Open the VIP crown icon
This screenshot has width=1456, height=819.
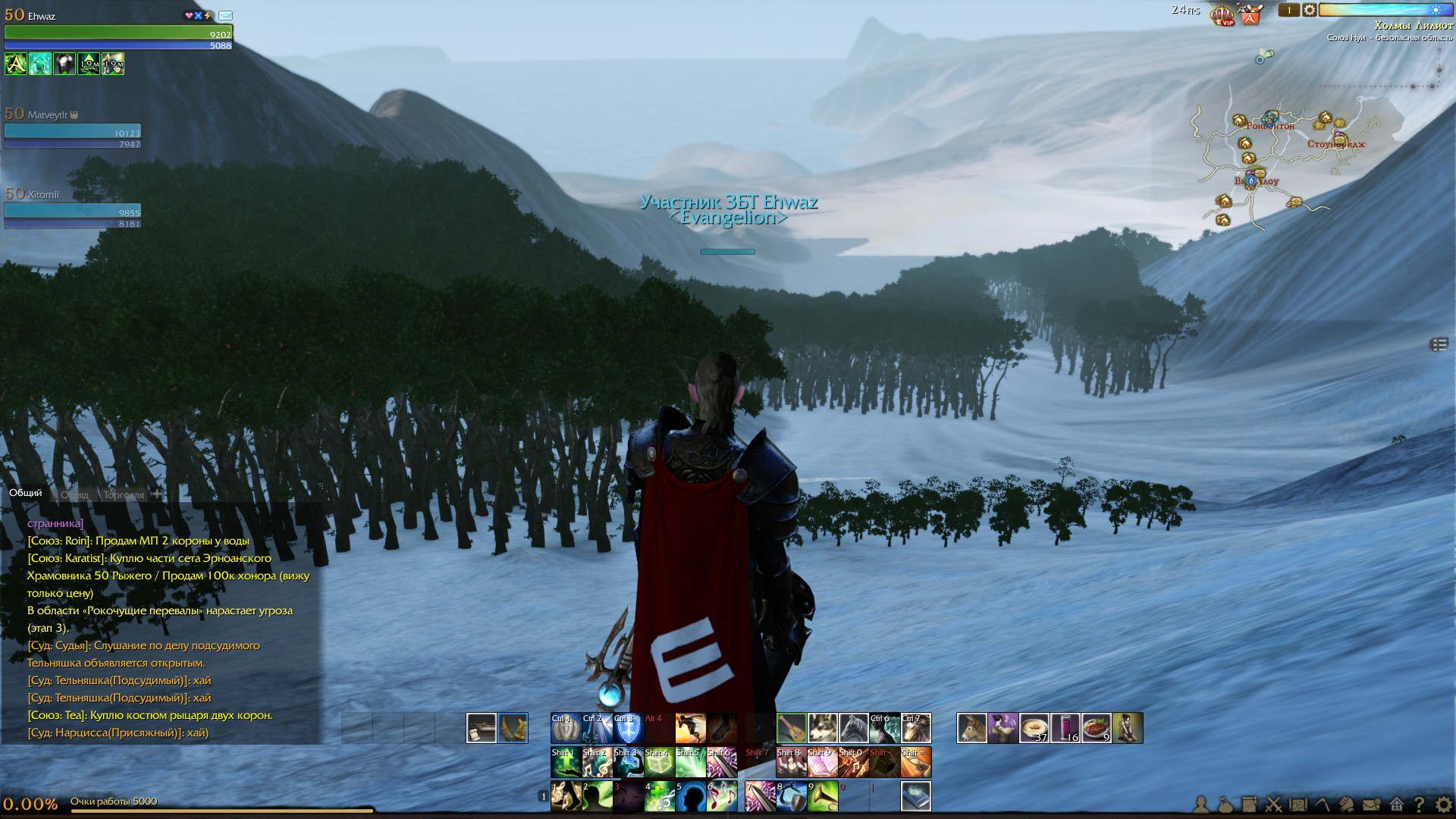pos(1222,14)
